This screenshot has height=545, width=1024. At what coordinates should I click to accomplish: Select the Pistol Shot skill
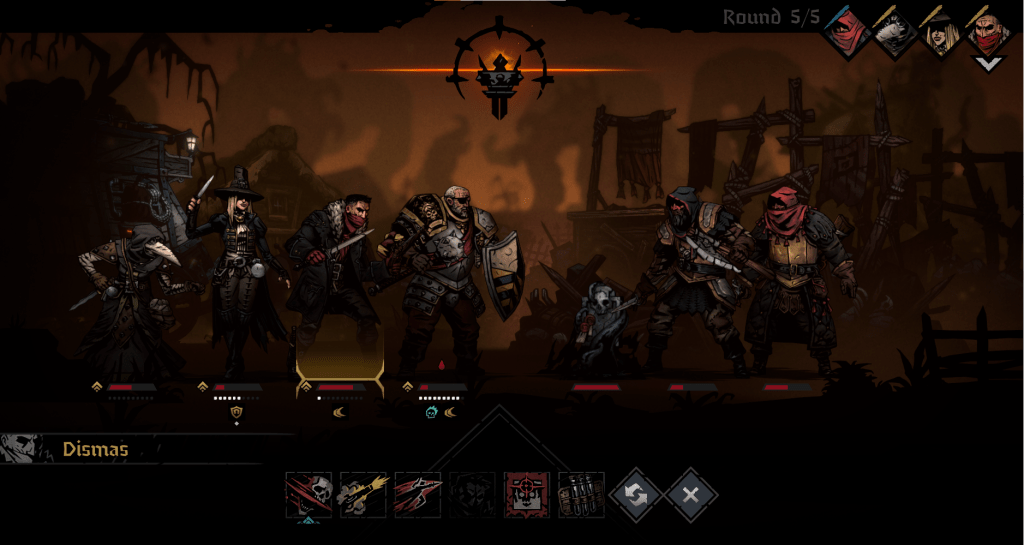coord(363,495)
